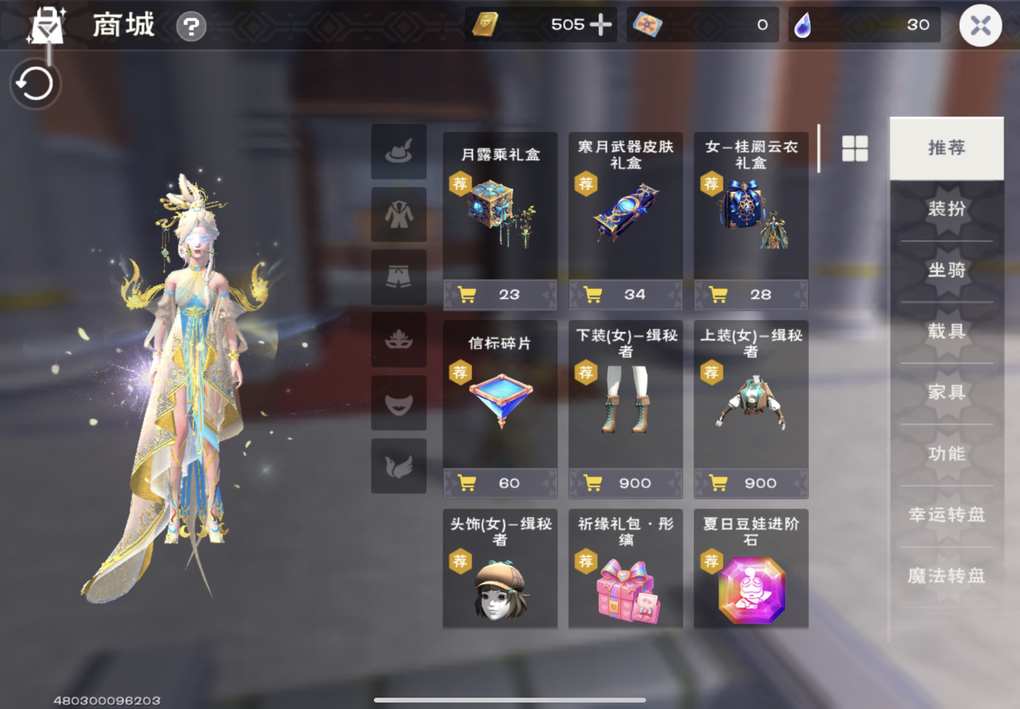This screenshot has width=1020, height=709.
Task: Close the shop with the X button
Action: pyautogui.click(x=980, y=26)
